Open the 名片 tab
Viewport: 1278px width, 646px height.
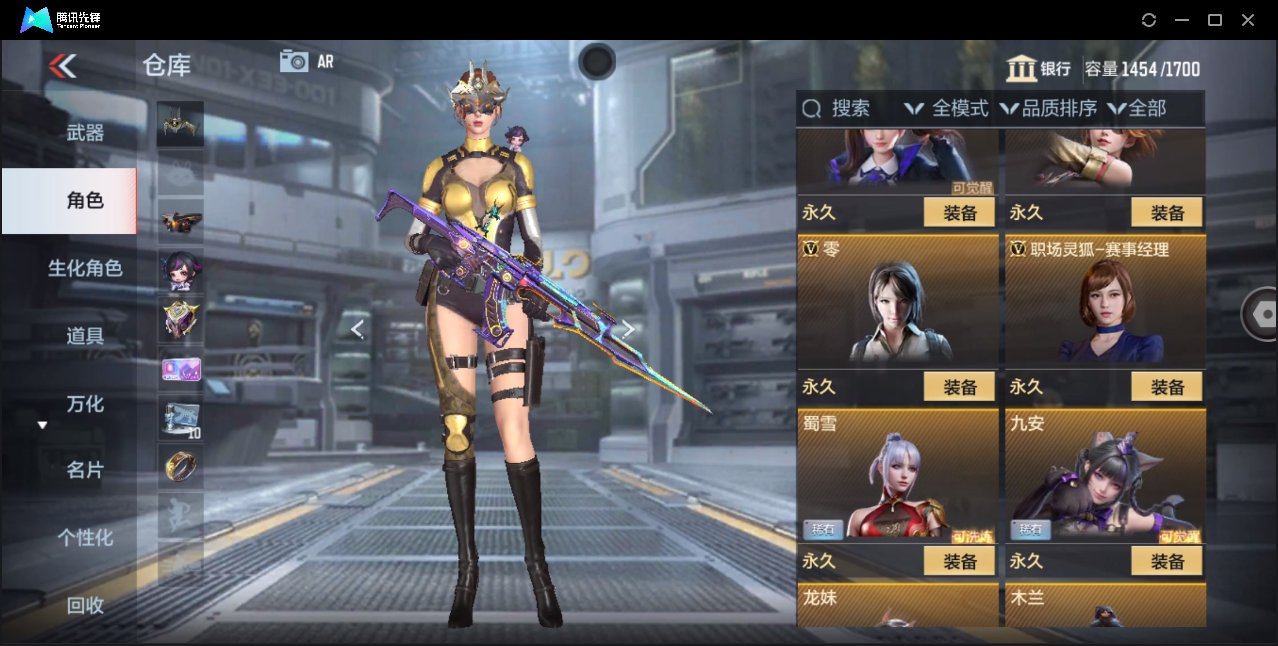point(85,470)
